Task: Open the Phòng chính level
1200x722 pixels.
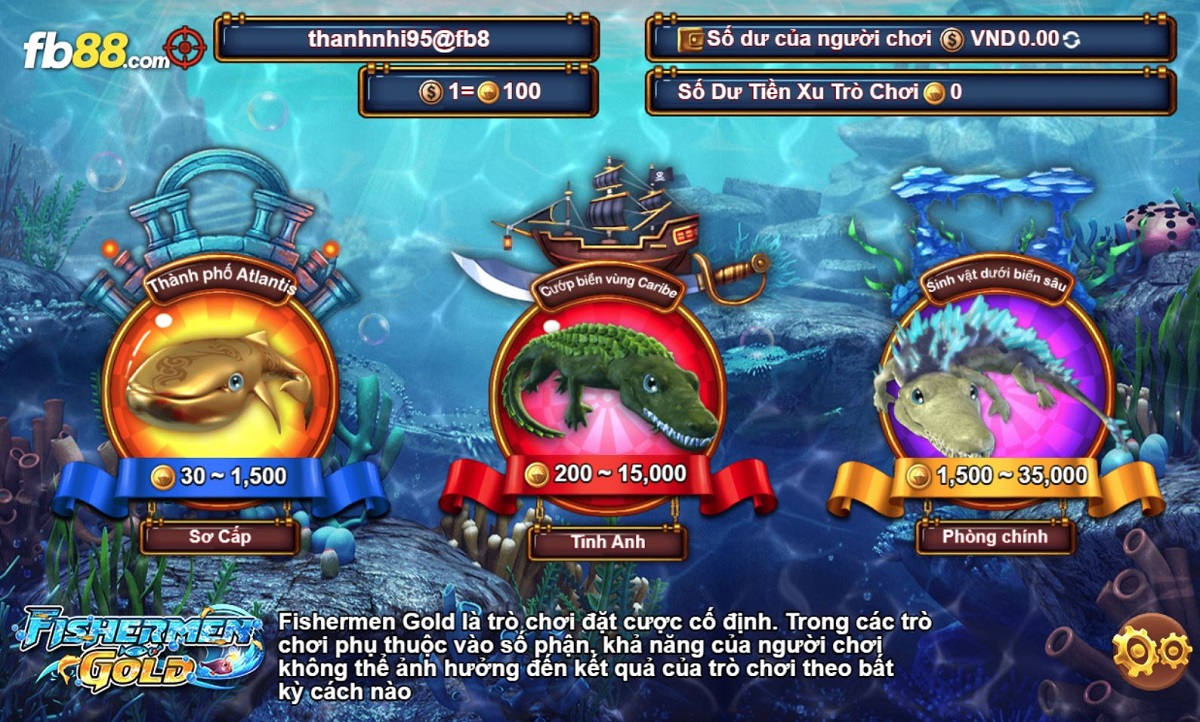Action: (x=995, y=537)
